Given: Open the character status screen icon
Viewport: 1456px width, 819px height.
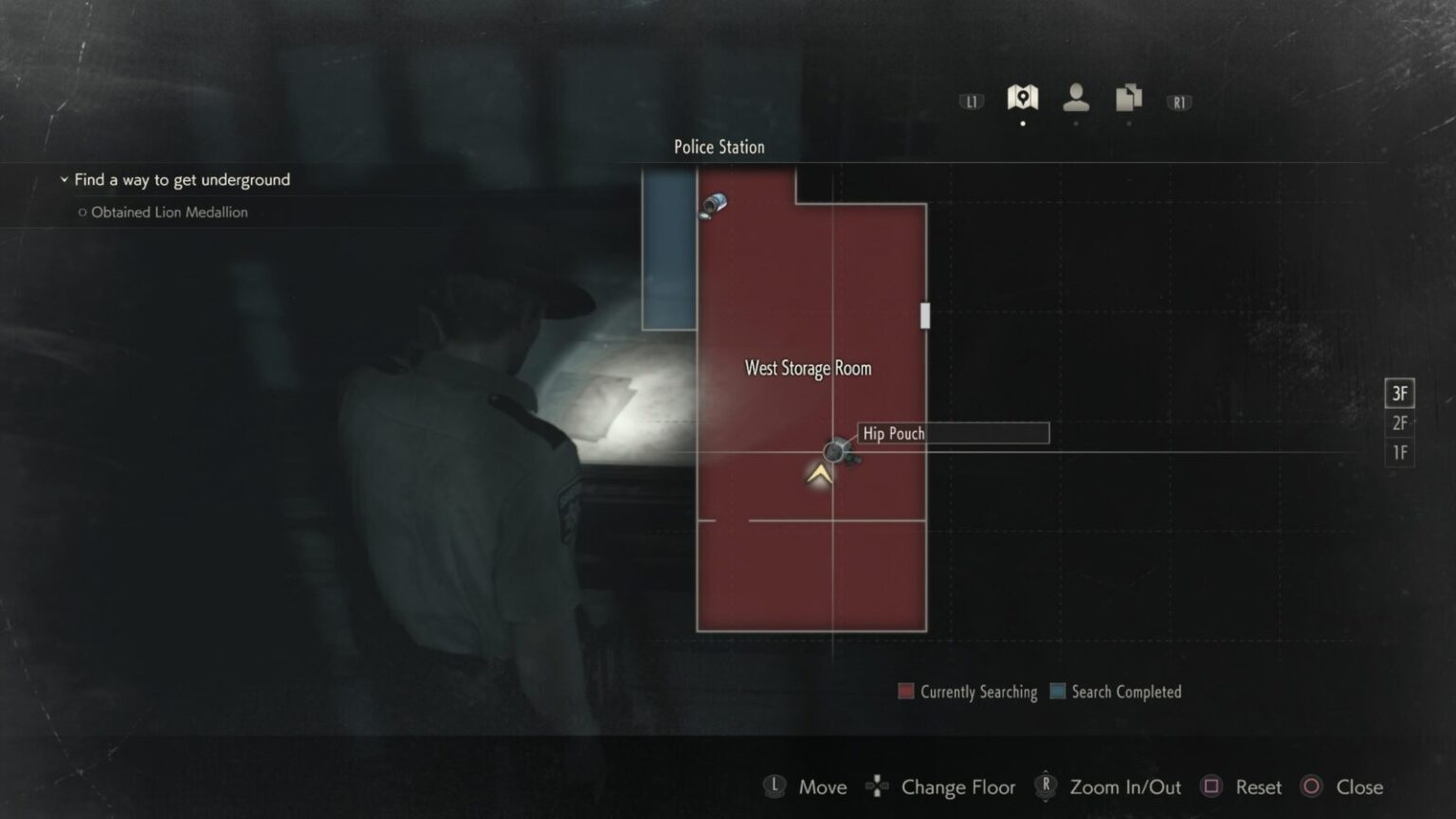Looking at the screenshot, I should coord(1075,98).
